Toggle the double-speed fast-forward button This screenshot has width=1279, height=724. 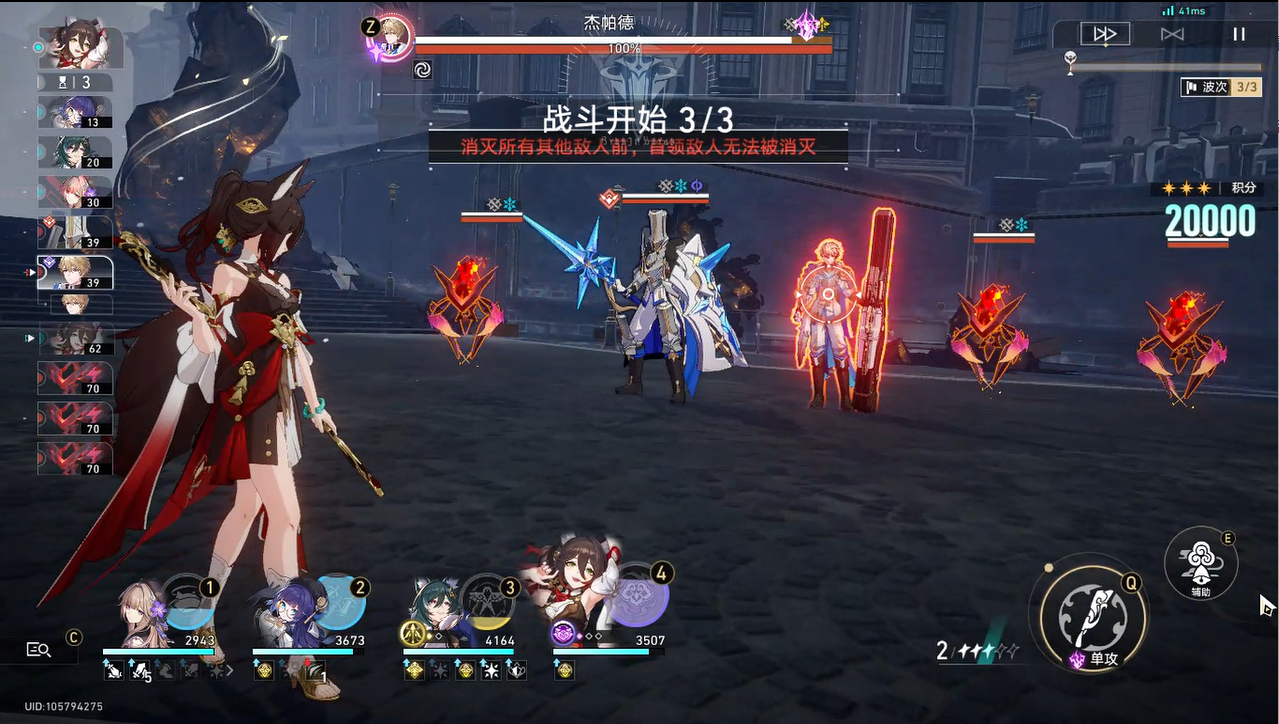pyautogui.click(x=1105, y=34)
